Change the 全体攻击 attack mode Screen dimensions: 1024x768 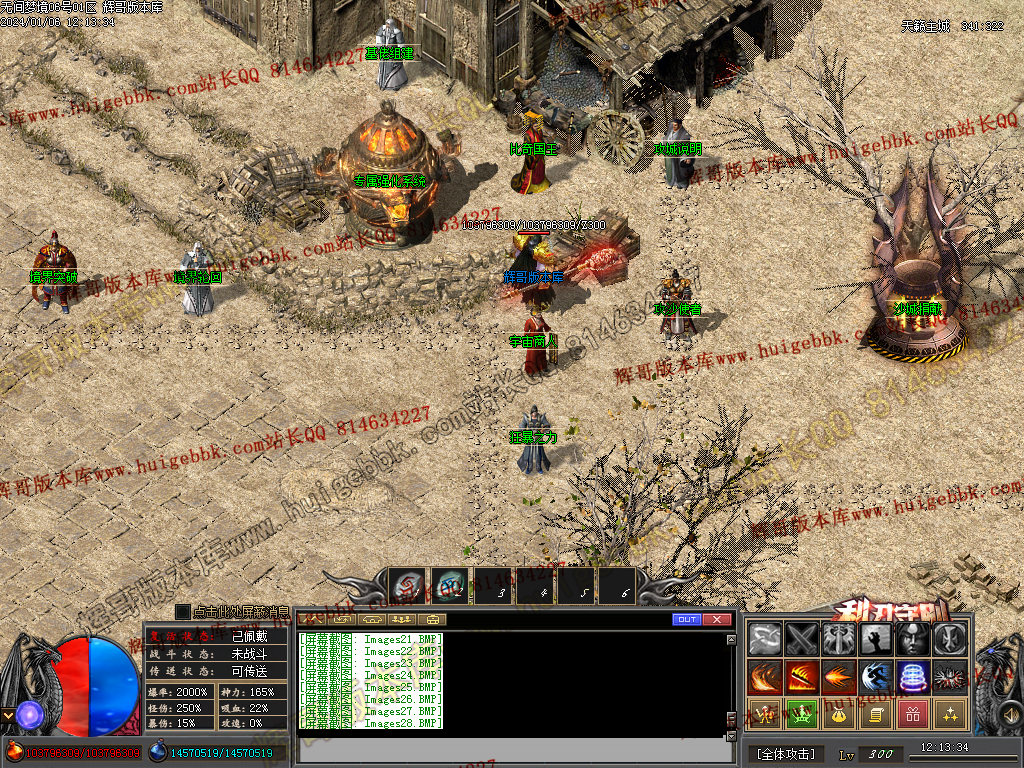[786, 753]
